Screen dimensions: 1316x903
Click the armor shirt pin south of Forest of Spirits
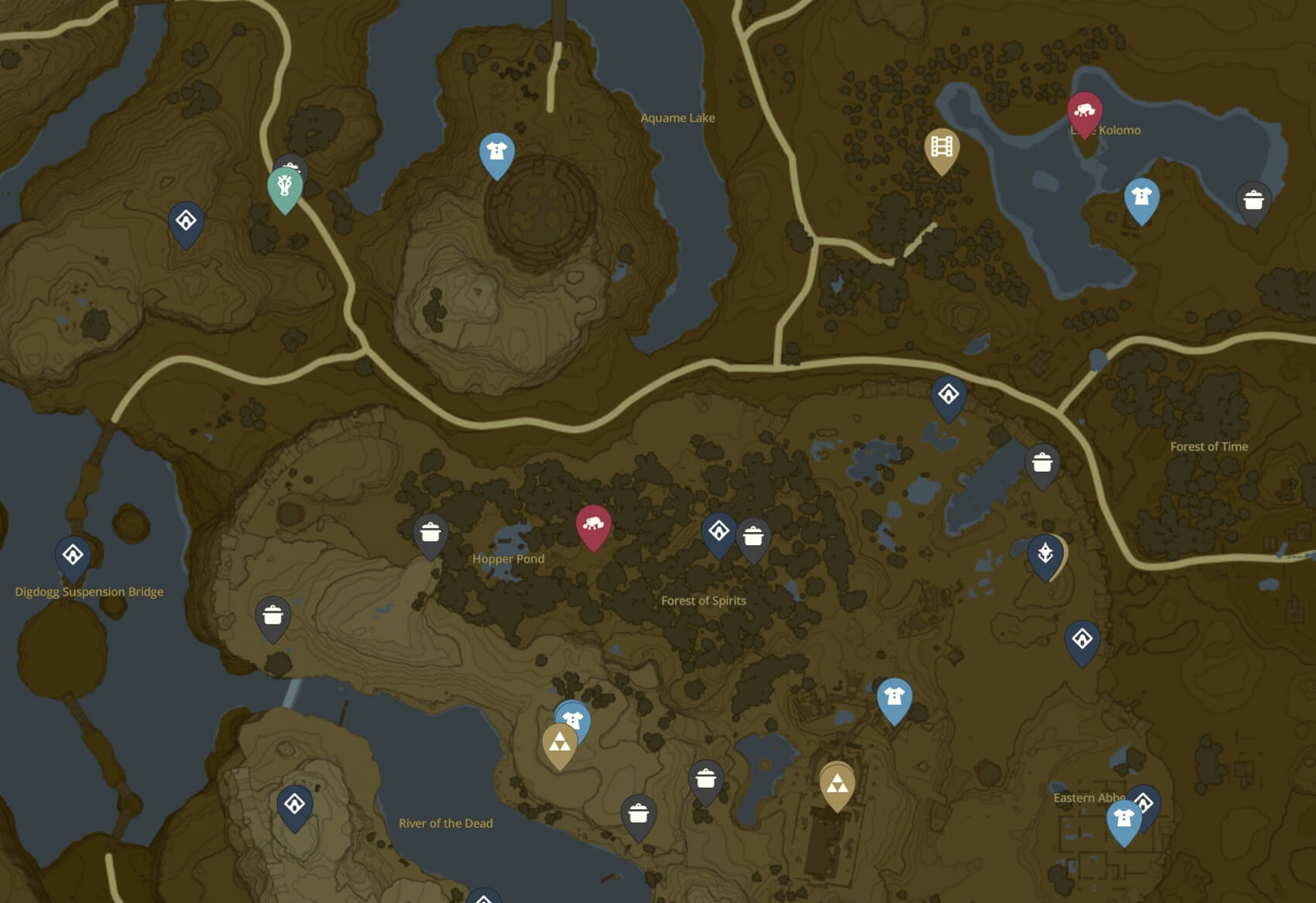[x=894, y=696]
